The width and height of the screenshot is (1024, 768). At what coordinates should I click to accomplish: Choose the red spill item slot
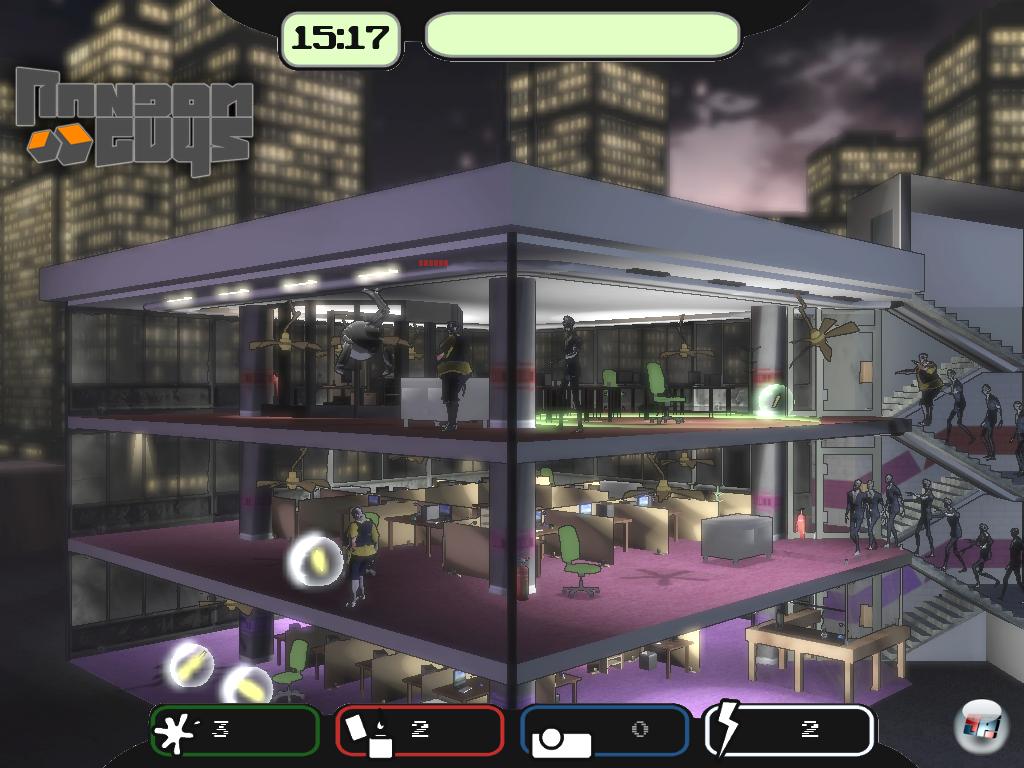419,730
